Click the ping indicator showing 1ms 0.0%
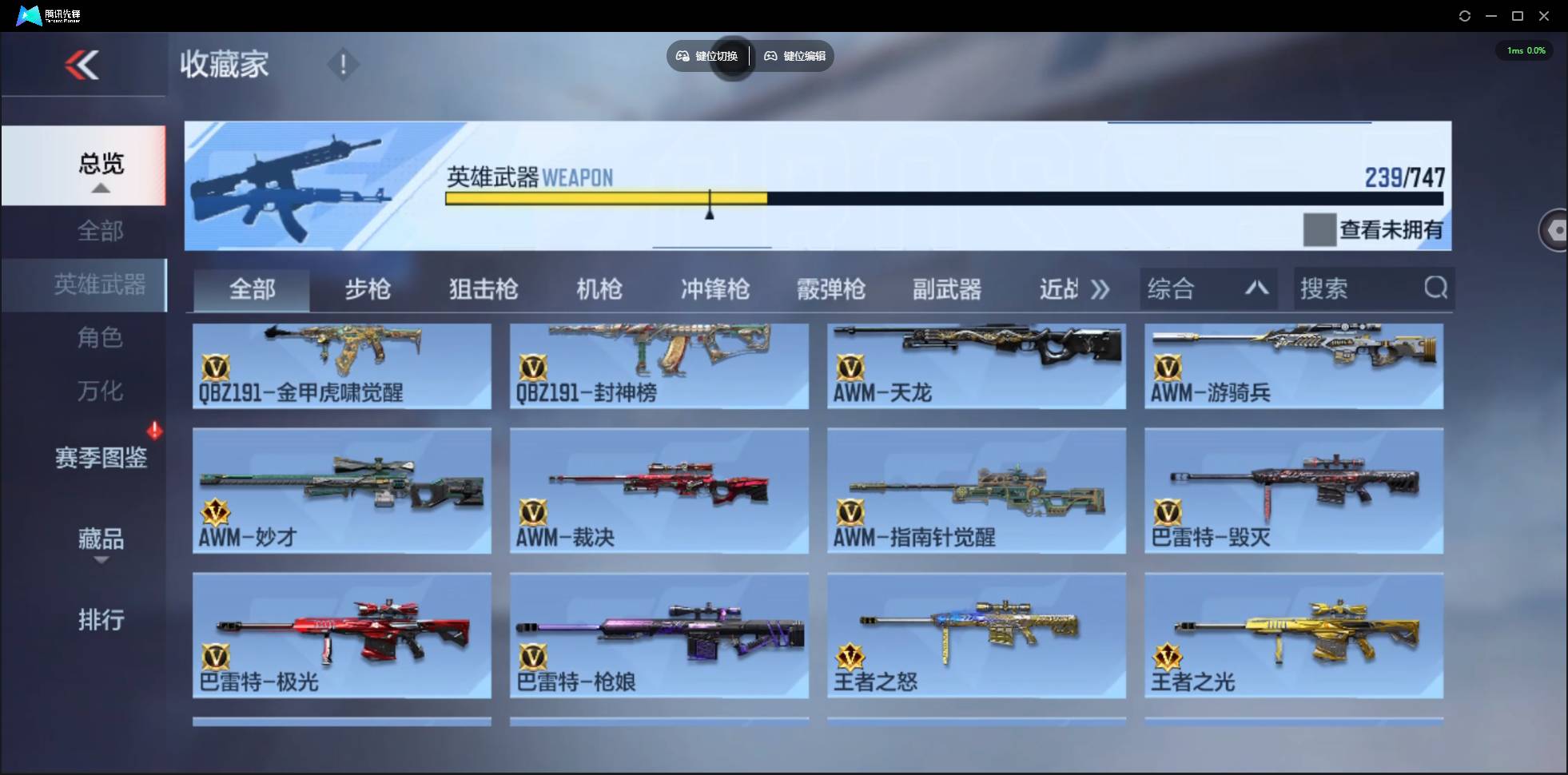 1525,50
